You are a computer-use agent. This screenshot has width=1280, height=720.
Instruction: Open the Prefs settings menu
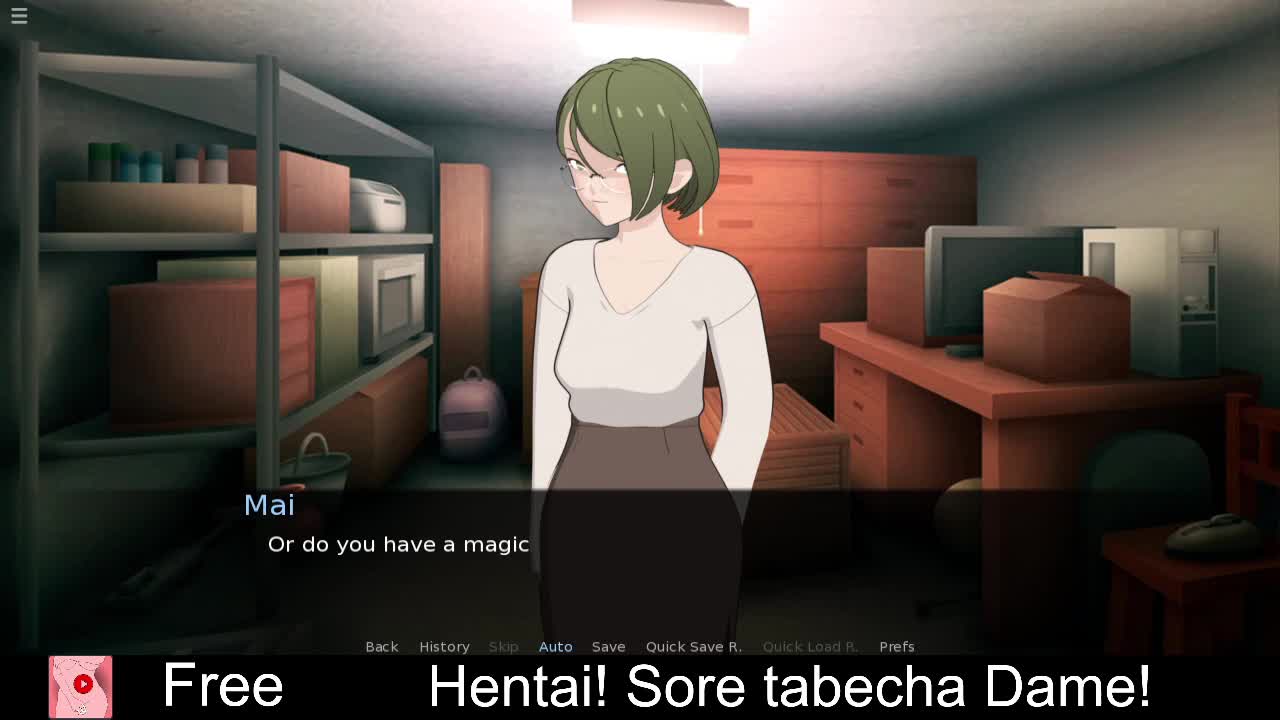coord(896,647)
